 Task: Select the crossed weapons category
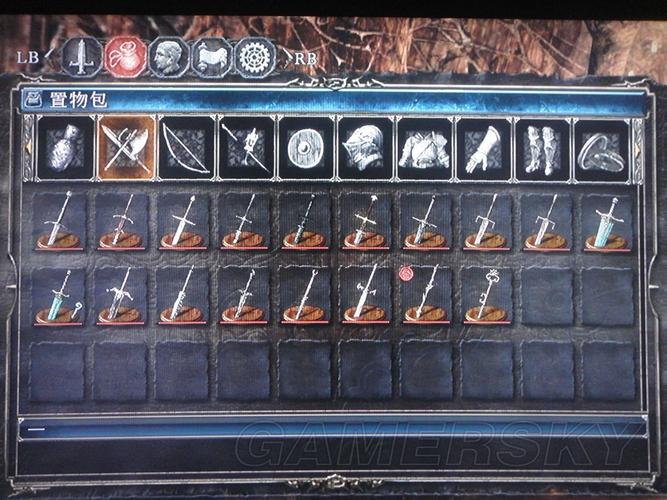point(126,149)
